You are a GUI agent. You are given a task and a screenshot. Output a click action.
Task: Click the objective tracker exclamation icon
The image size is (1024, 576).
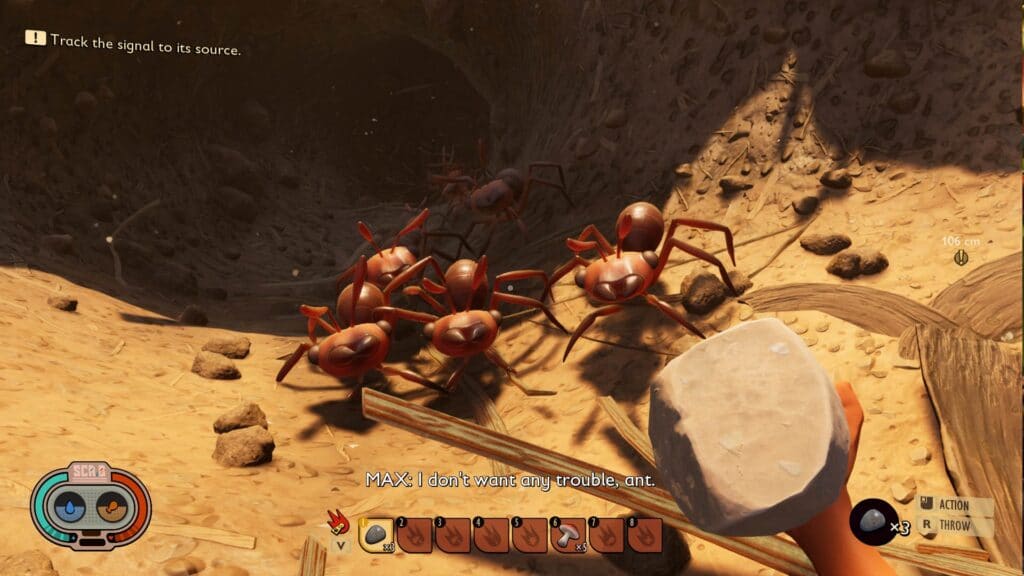pyautogui.click(x=36, y=38)
